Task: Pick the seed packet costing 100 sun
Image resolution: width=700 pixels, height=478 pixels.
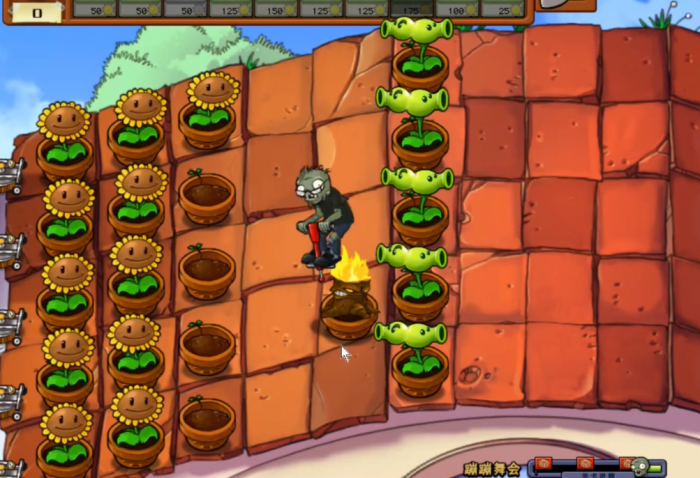Action: [x=456, y=8]
